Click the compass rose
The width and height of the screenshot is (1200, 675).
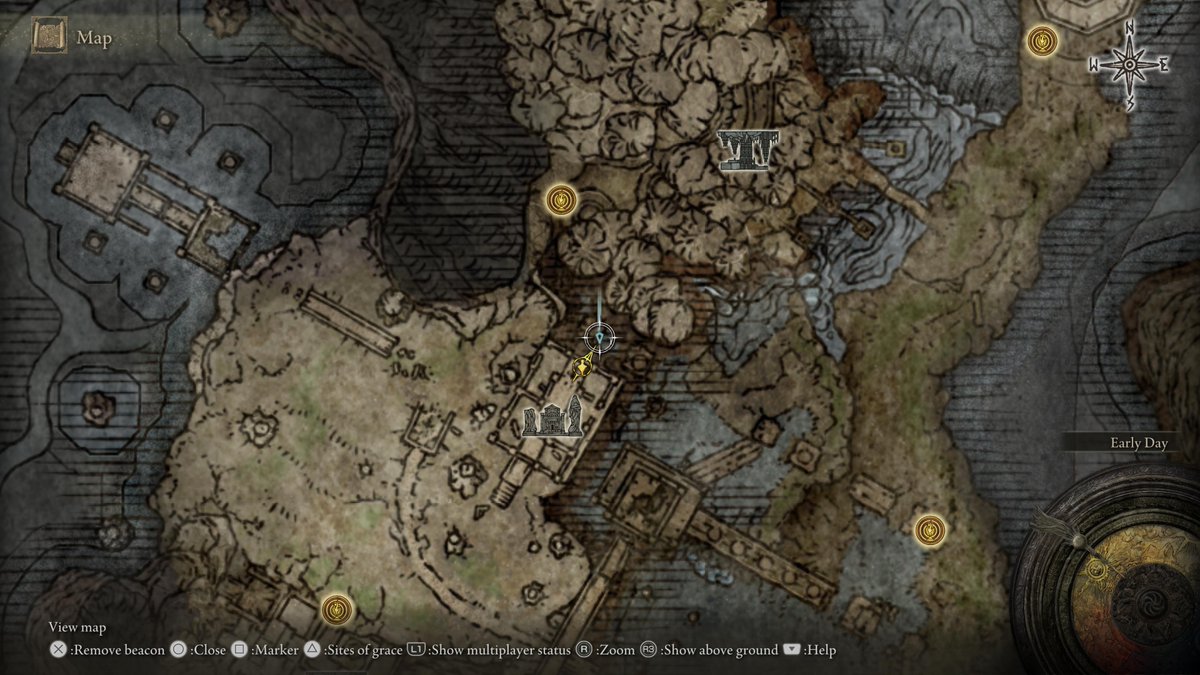point(1129,65)
